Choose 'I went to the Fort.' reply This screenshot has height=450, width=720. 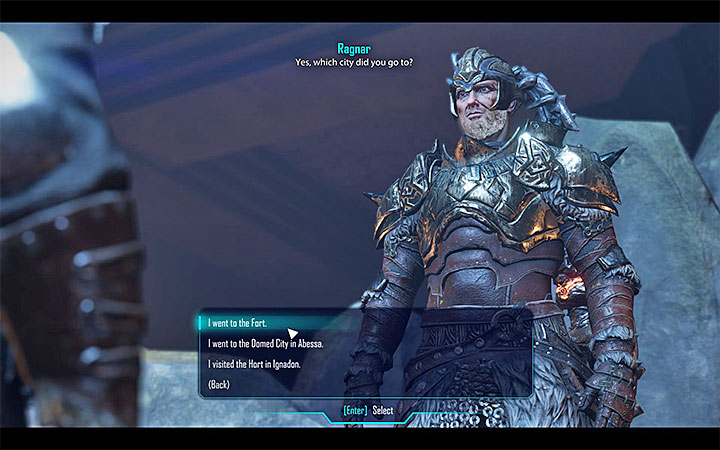click(x=240, y=324)
